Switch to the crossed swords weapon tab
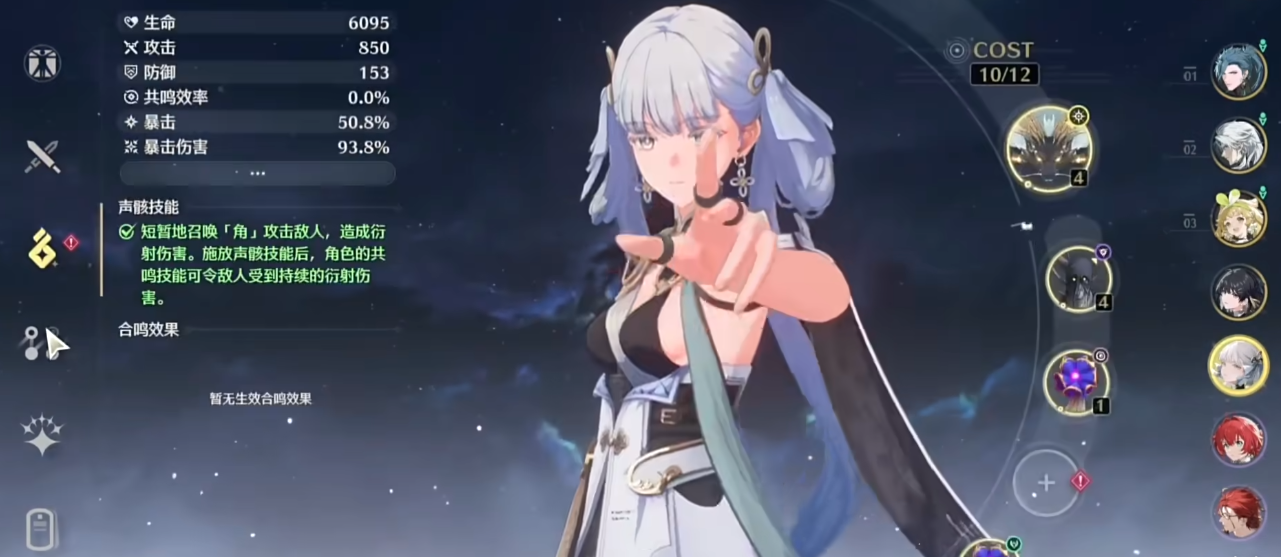1281x557 pixels. 42,156
